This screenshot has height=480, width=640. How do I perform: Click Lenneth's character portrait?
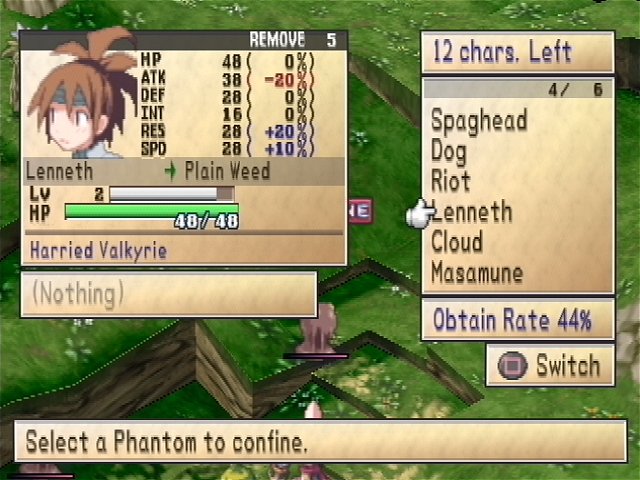coord(80,95)
